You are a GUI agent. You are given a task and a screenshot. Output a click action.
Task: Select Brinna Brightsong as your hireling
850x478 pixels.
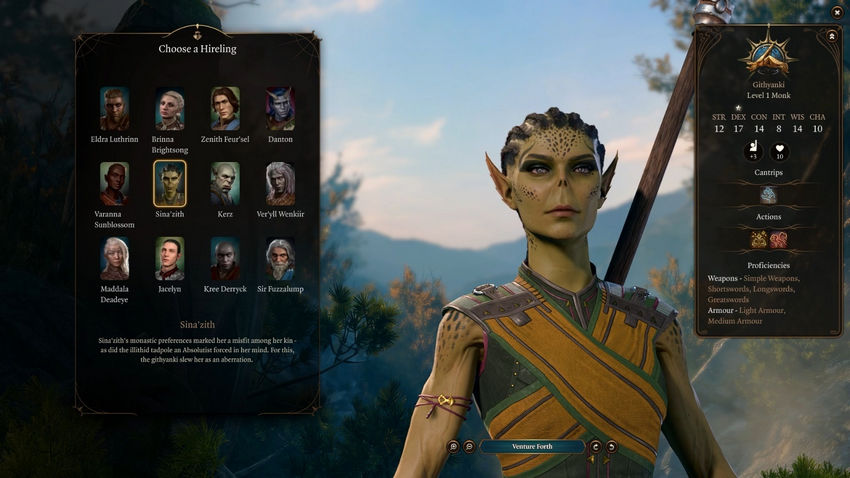[x=169, y=108]
